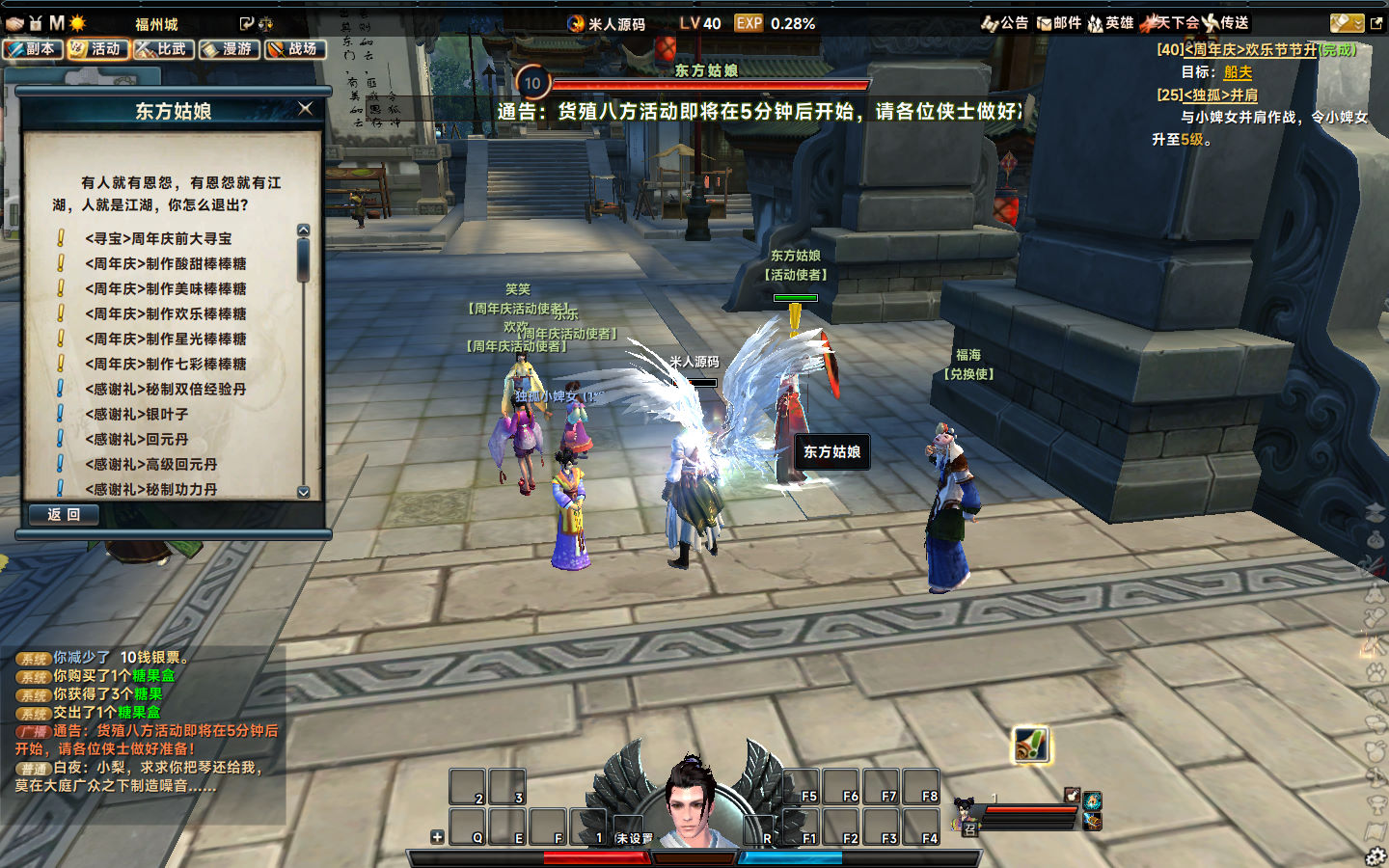Open the 公告 announcements panel
The image size is (1389, 868).
click(x=1005, y=23)
